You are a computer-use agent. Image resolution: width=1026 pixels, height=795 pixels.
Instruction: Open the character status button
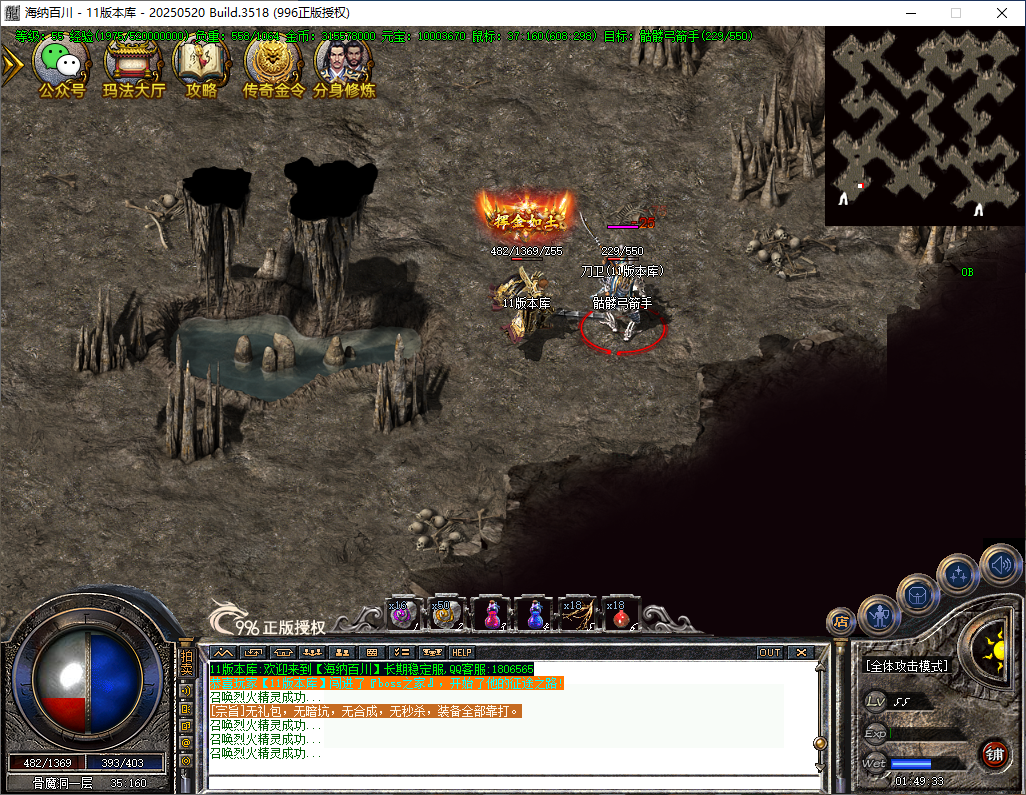click(879, 616)
